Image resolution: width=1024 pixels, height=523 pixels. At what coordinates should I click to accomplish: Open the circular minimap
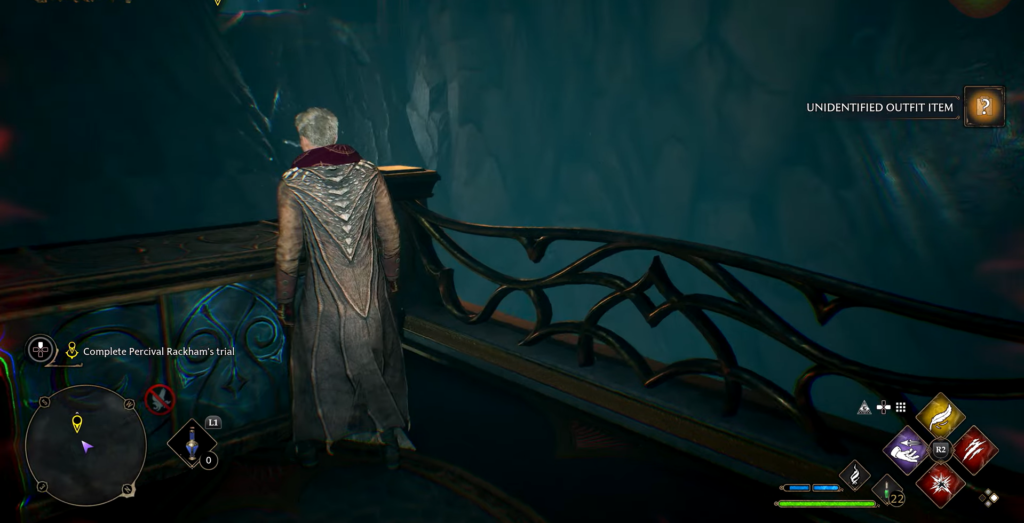tap(85, 444)
